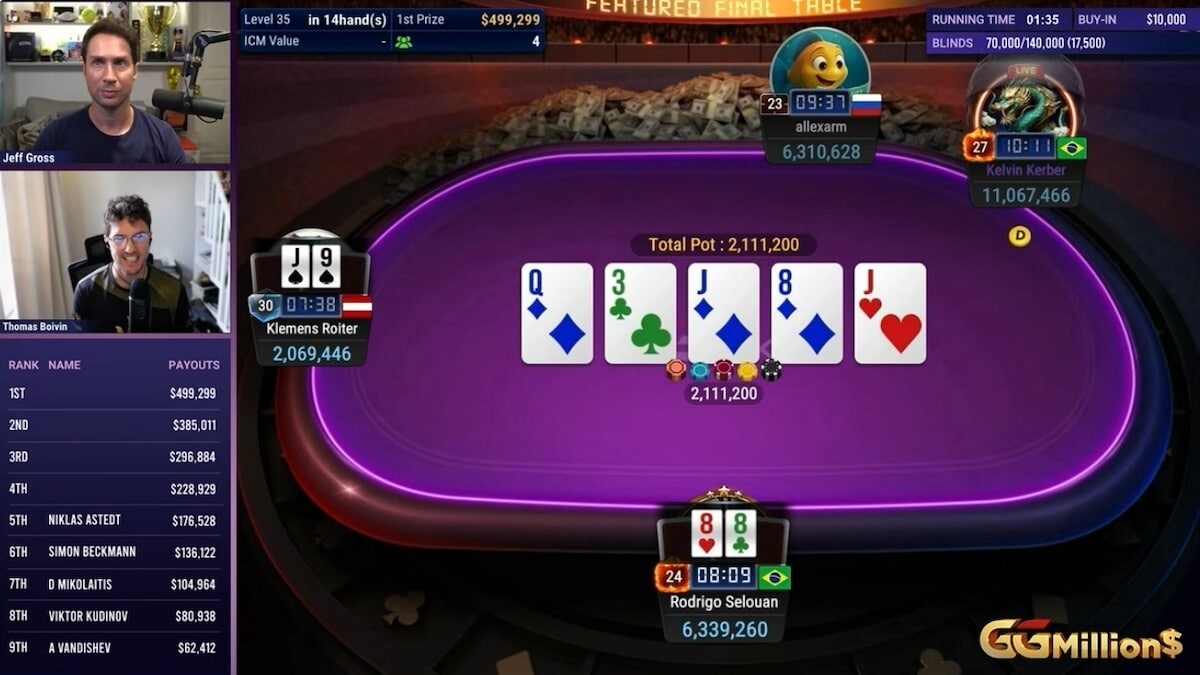Click Klemens Roiter's Jack of spades hole card
Viewport: 1200px width, 675px height.
(x=295, y=267)
